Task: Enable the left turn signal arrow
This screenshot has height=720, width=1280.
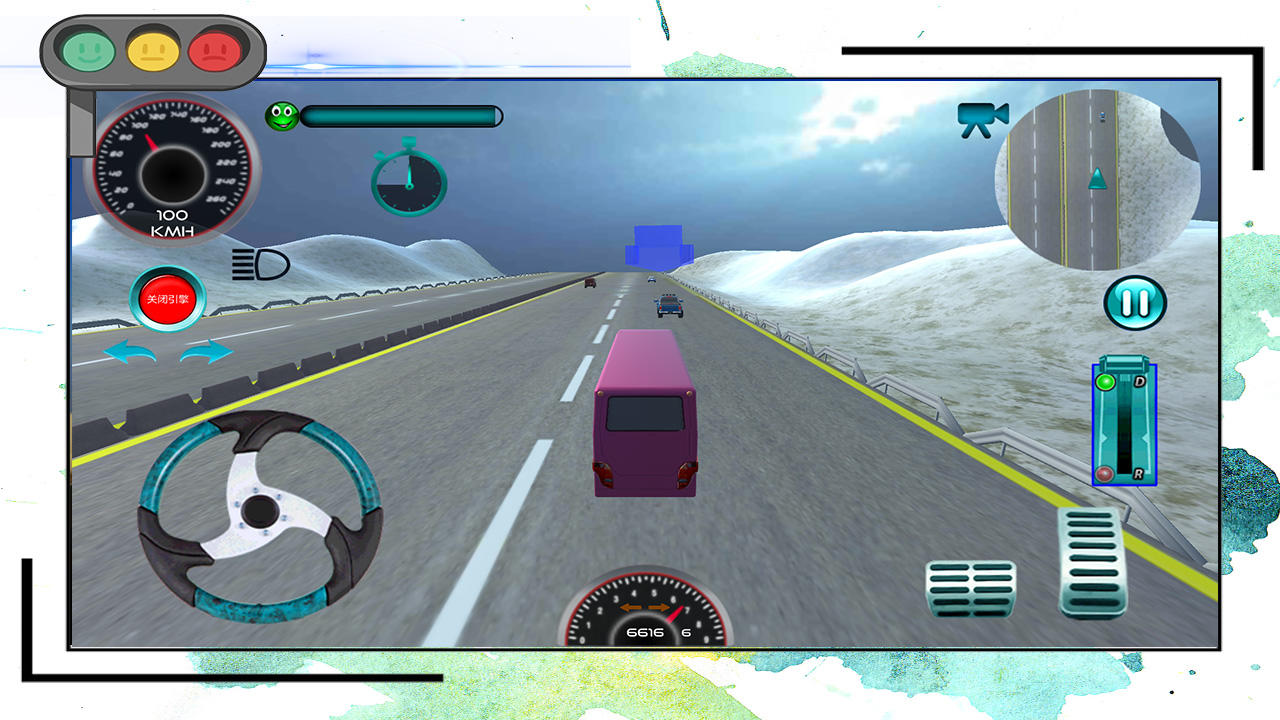Action: [131, 353]
